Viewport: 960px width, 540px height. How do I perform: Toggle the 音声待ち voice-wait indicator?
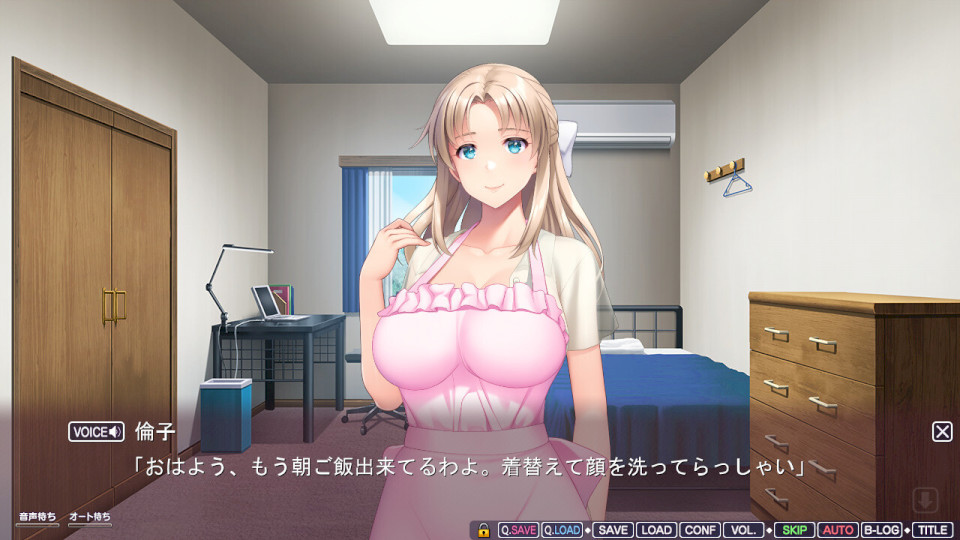38,517
